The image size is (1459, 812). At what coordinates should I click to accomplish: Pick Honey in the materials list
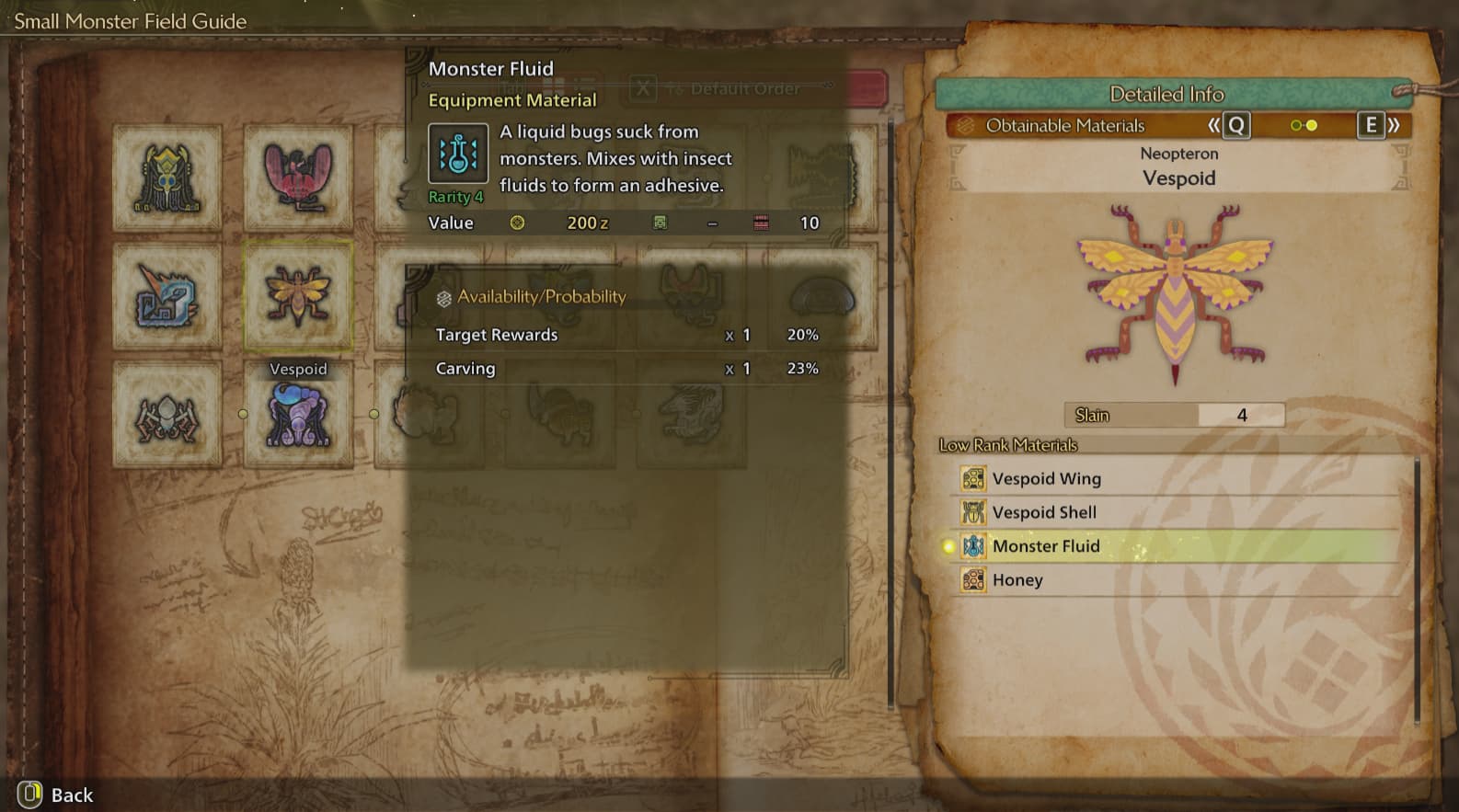(1017, 580)
